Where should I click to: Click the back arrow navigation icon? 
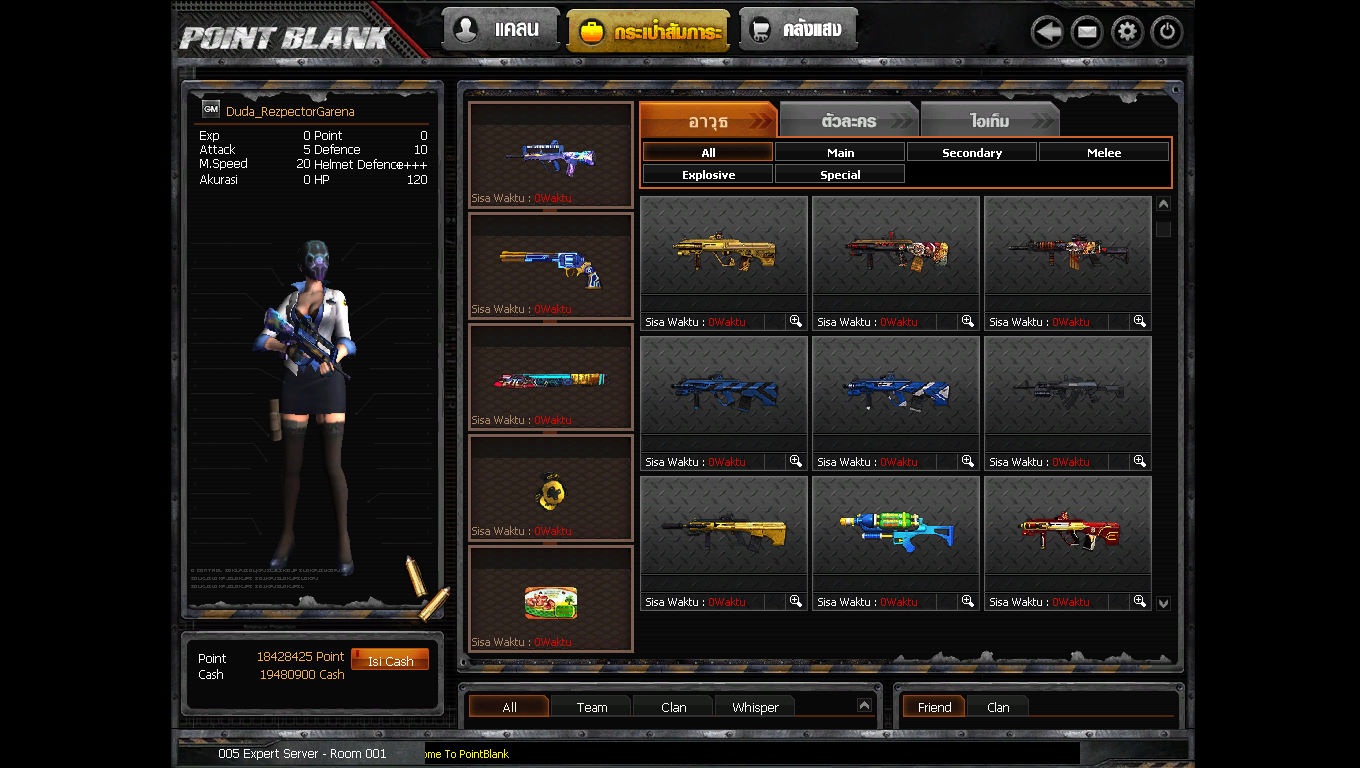coord(1047,31)
